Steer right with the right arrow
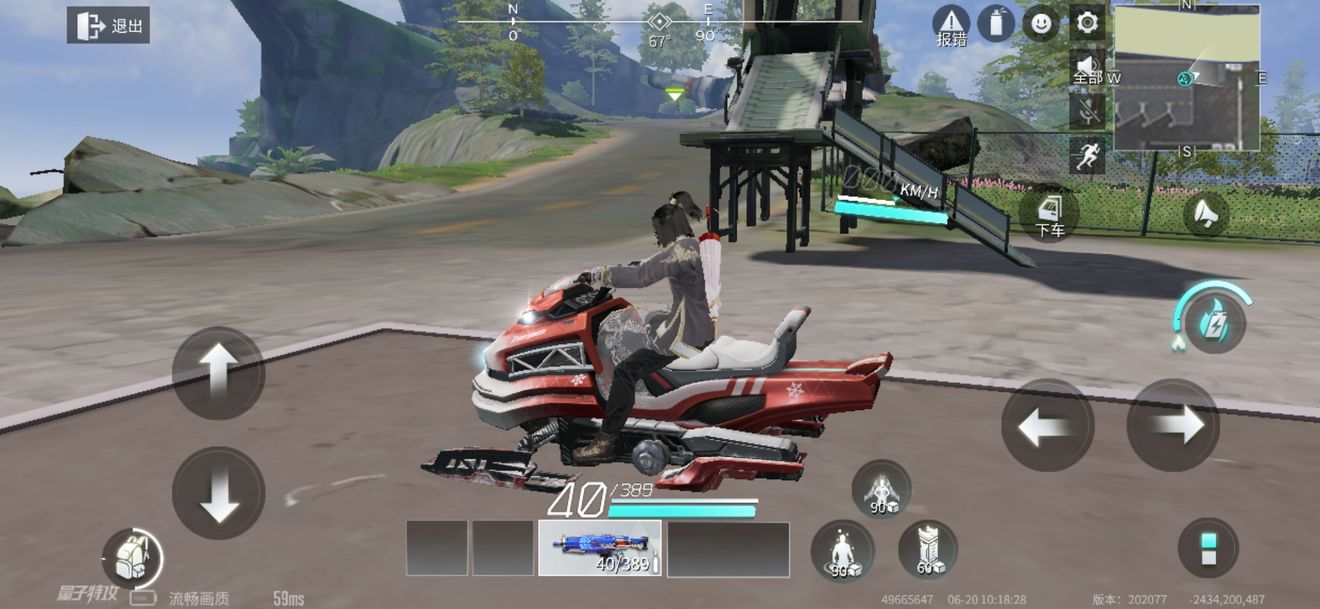Screen dimensions: 1320x609 1172,426
